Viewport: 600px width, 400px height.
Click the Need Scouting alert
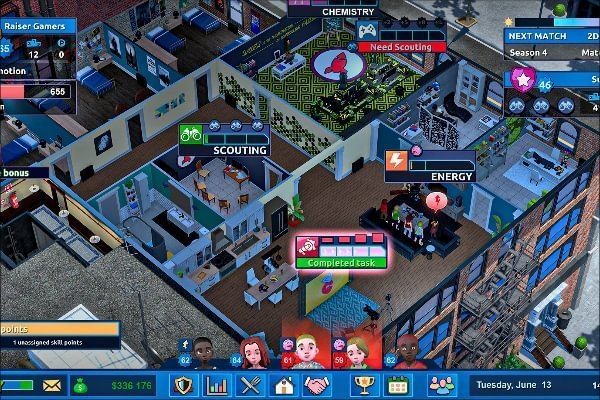click(402, 46)
